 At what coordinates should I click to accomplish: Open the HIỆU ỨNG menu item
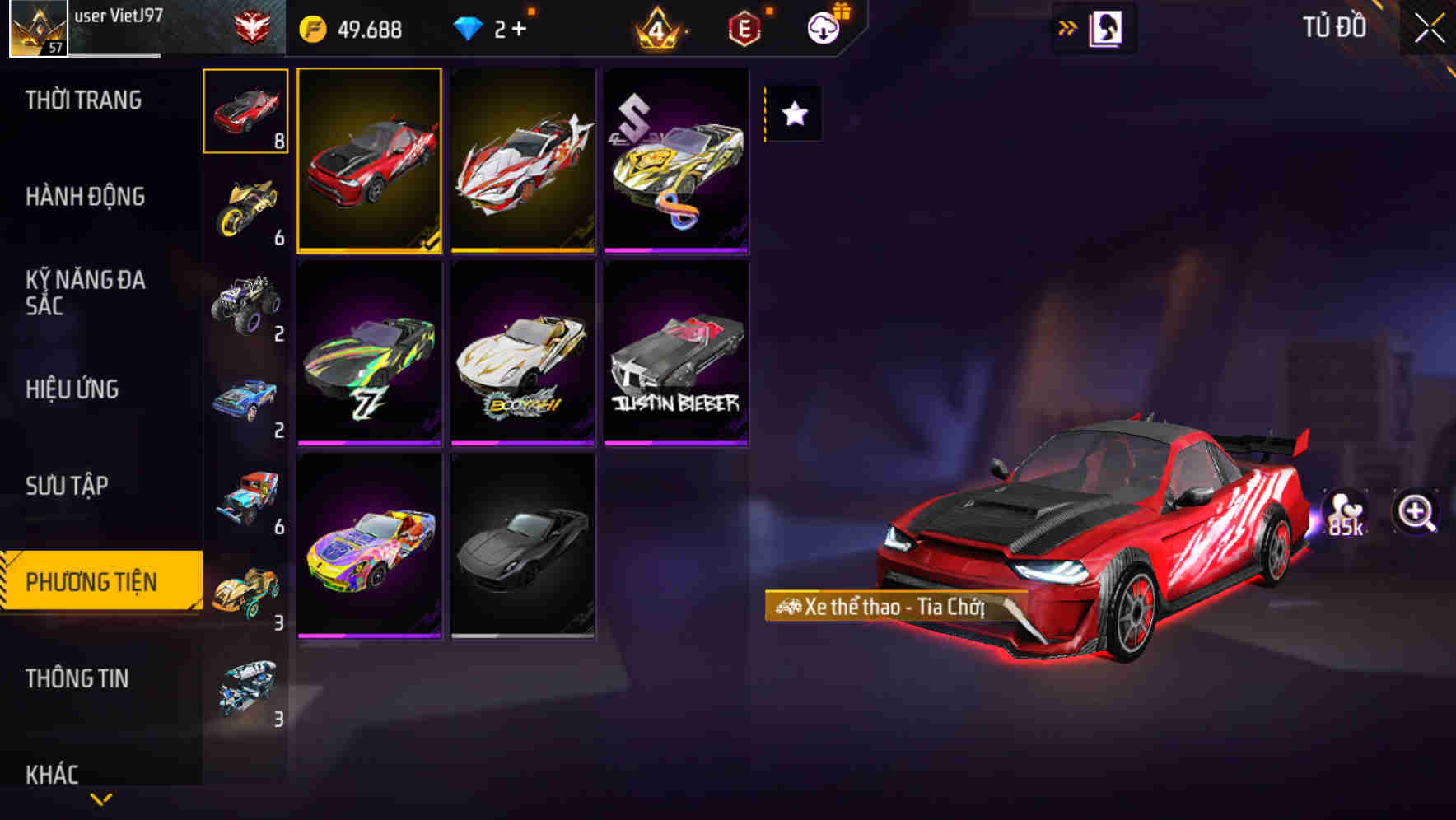click(72, 389)
